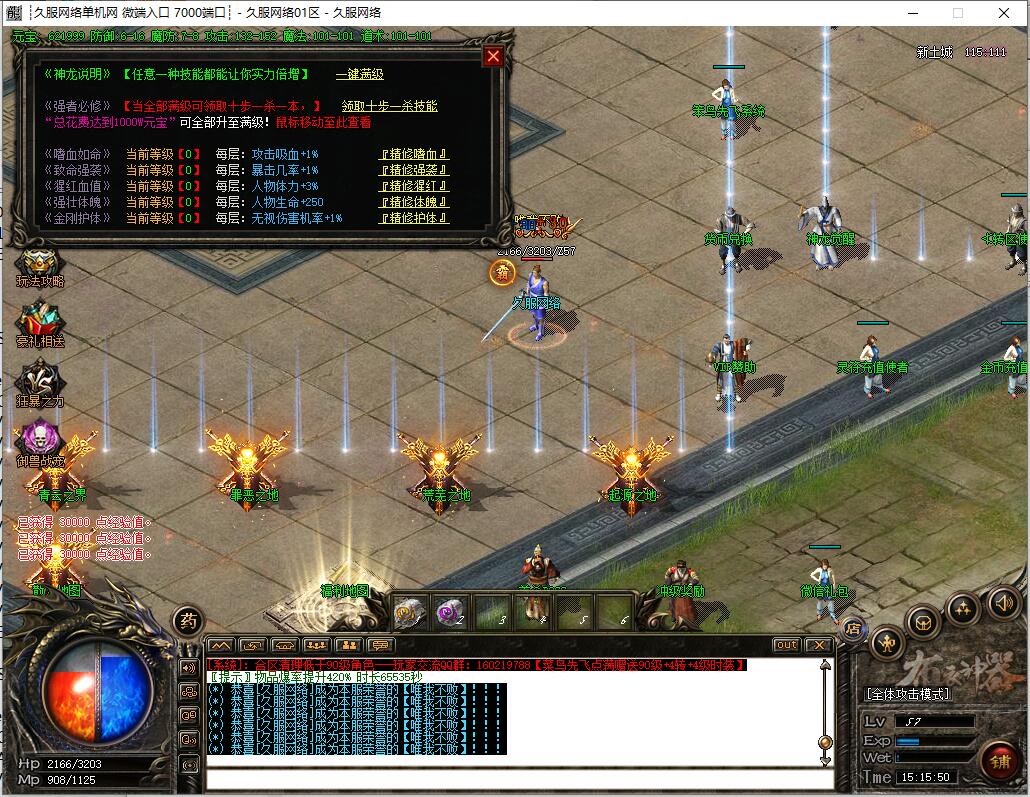Click the 一键满级 link

pyautogui.click(x=360, y=75)
